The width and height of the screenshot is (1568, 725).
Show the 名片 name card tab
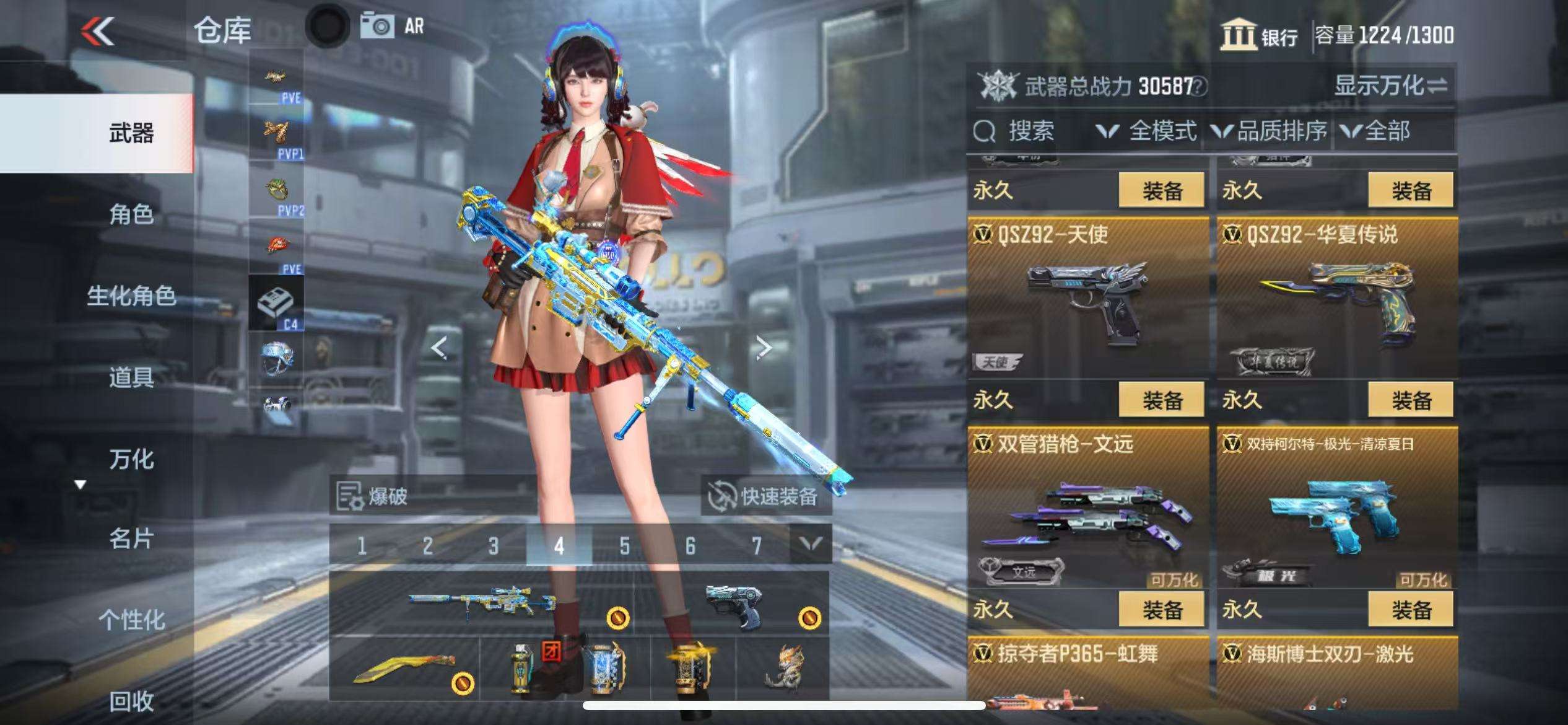[x=131, y=538]
